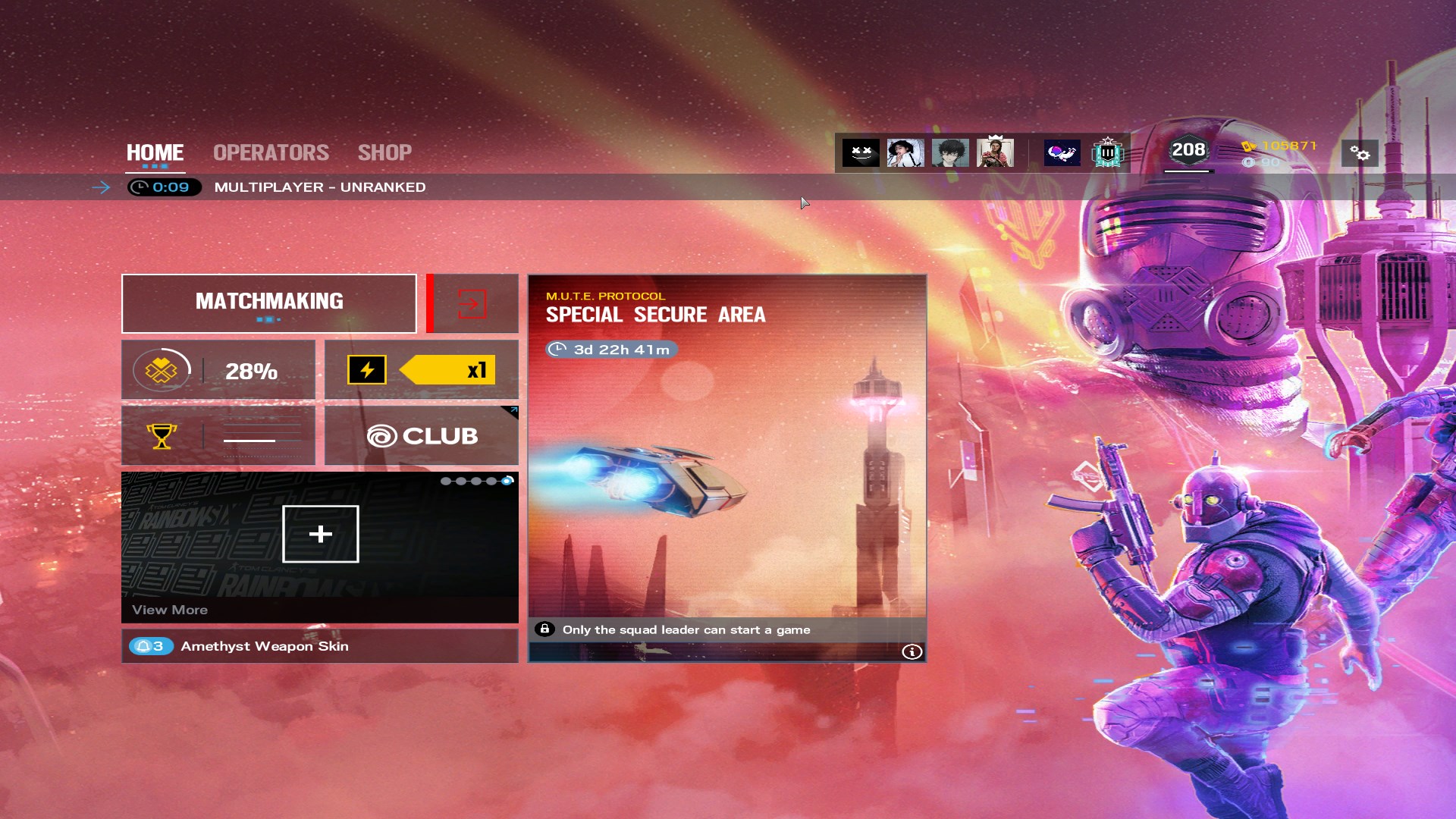This screenshot has width=1456, height=819.
Task: Select the X-eyed smiley squad avatar
Action: [861, 153]
